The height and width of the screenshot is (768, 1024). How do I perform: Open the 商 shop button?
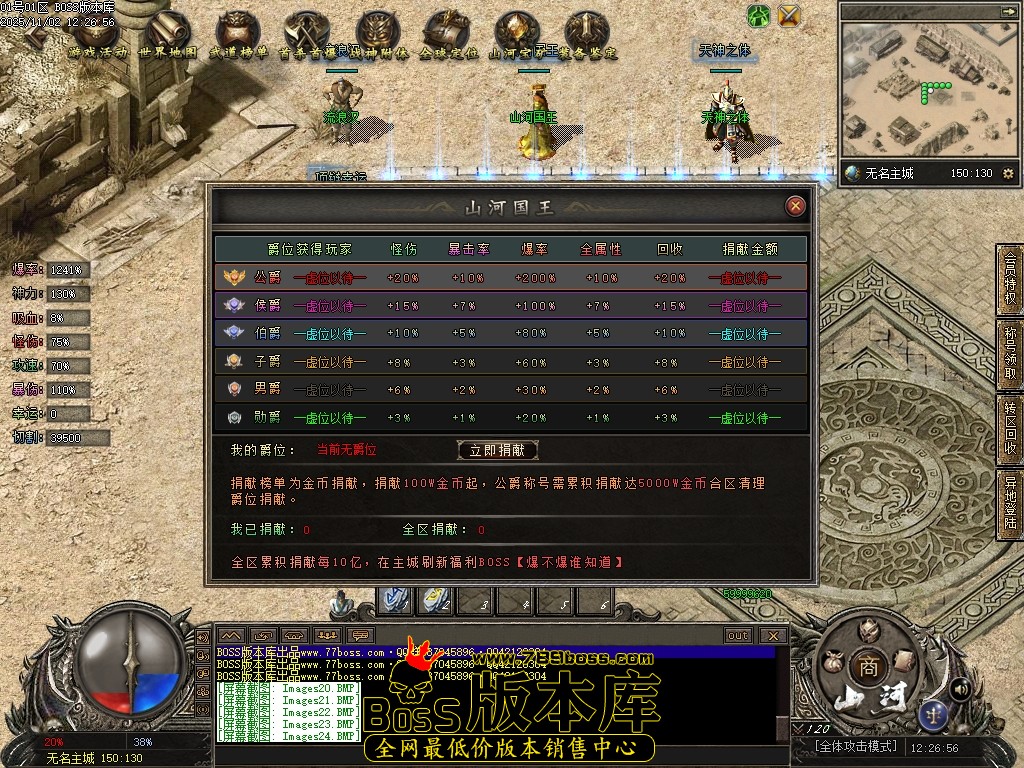click(867, 668)
